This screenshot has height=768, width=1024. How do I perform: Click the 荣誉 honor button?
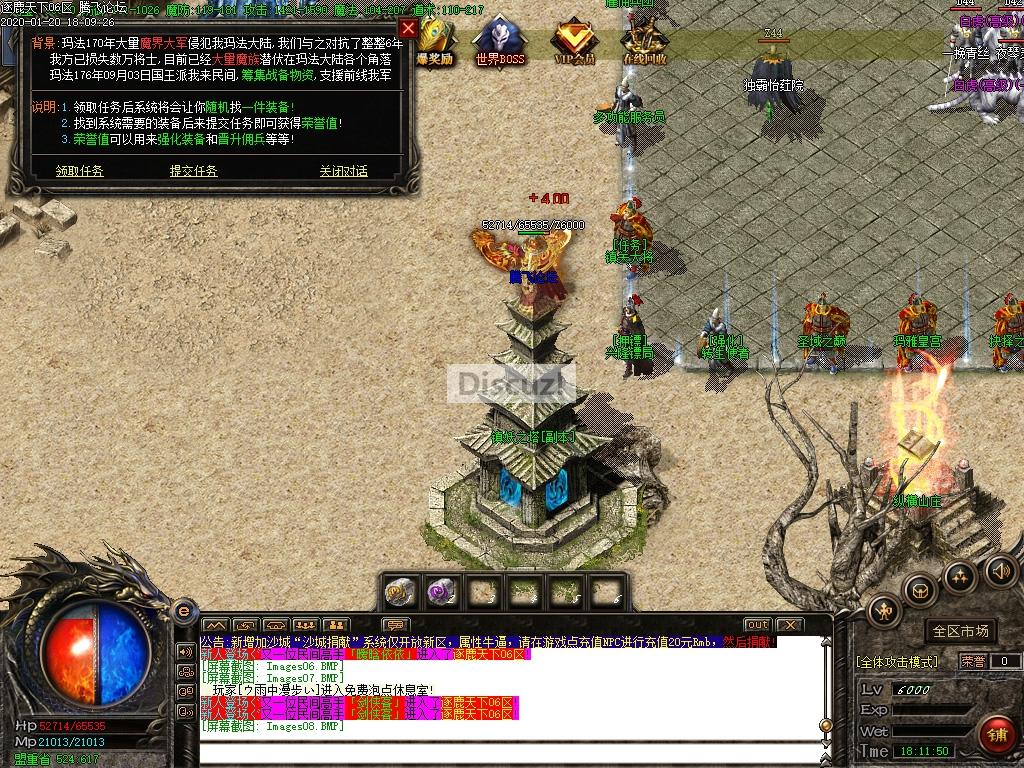point(973,661)
